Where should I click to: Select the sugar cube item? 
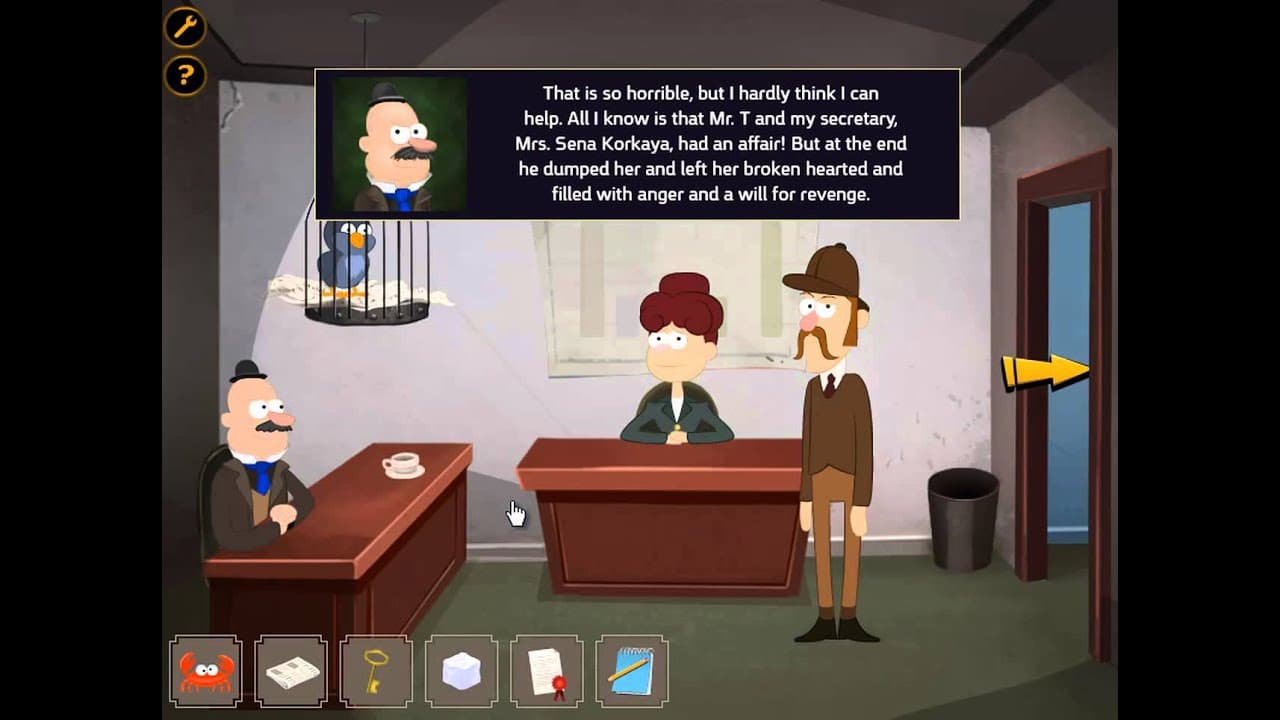[461, 670]
